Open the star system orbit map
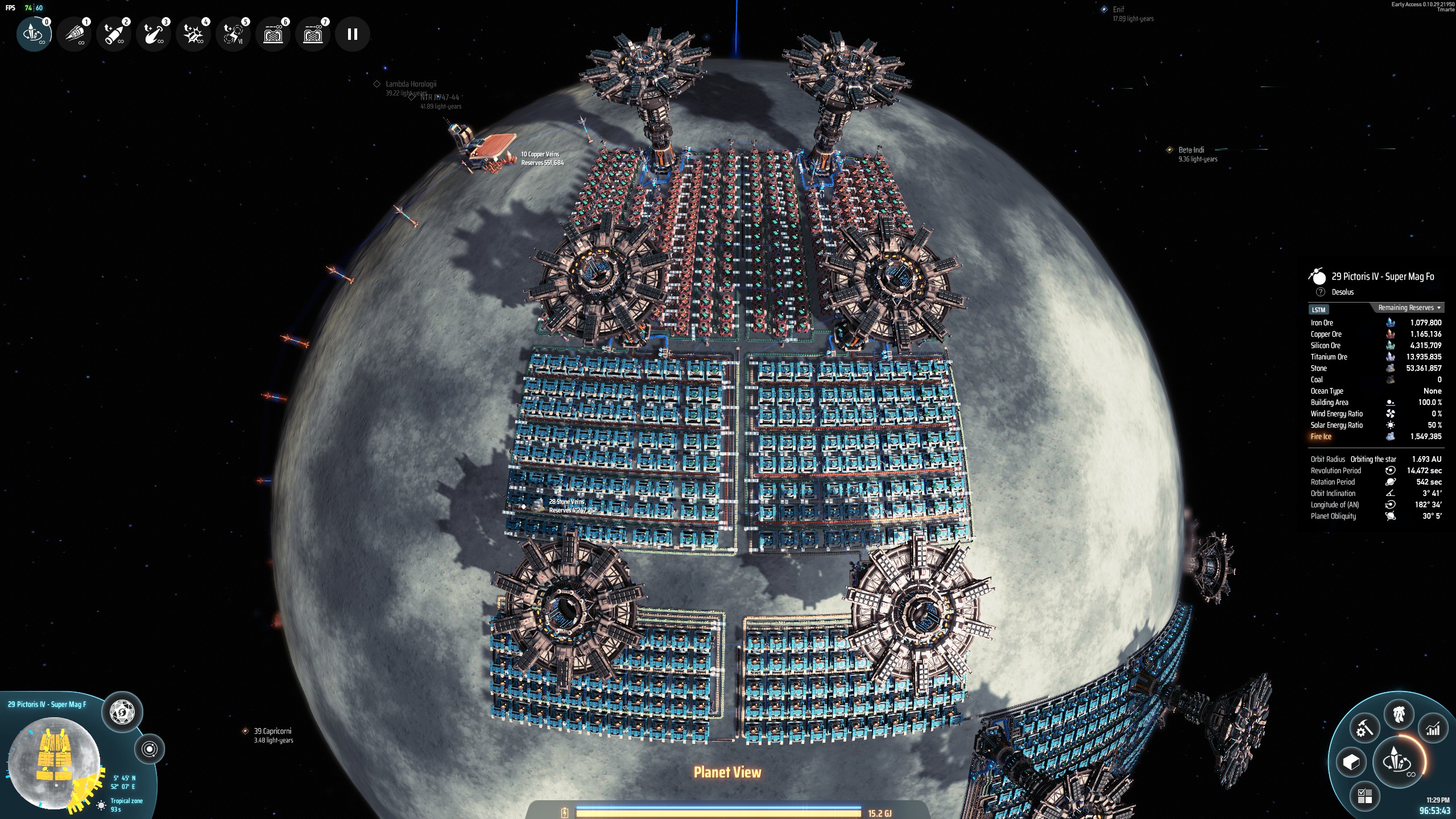Image resolution: width=1456 pixels, height=819 pixels. point(150,749)
